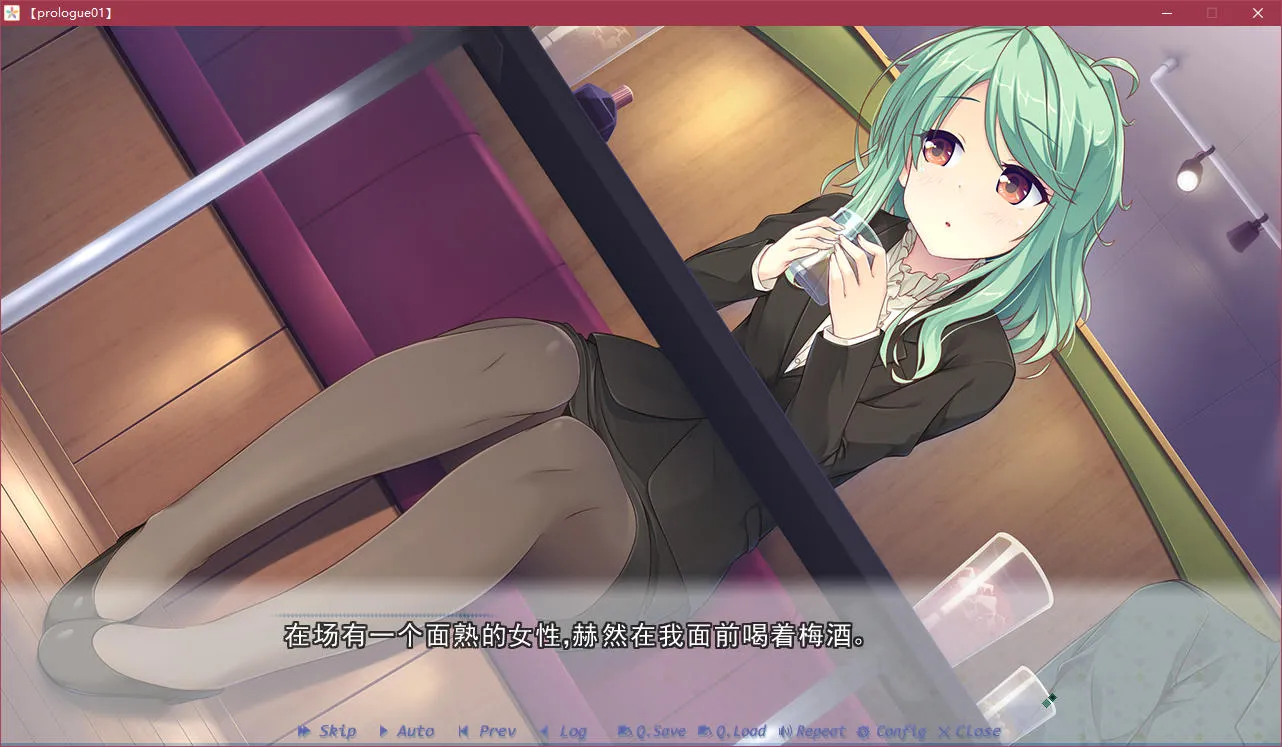Click the Prev rewind icon
This screenshot has width=1282, height=747.
click(x=463, y=731)
